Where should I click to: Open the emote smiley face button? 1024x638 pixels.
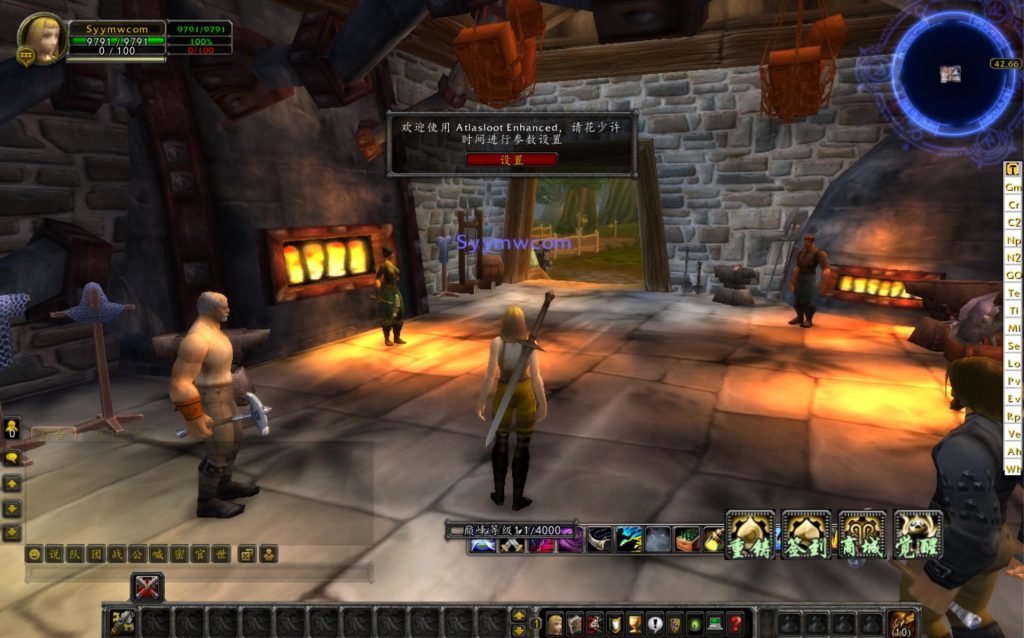click(x=35, y=554)
